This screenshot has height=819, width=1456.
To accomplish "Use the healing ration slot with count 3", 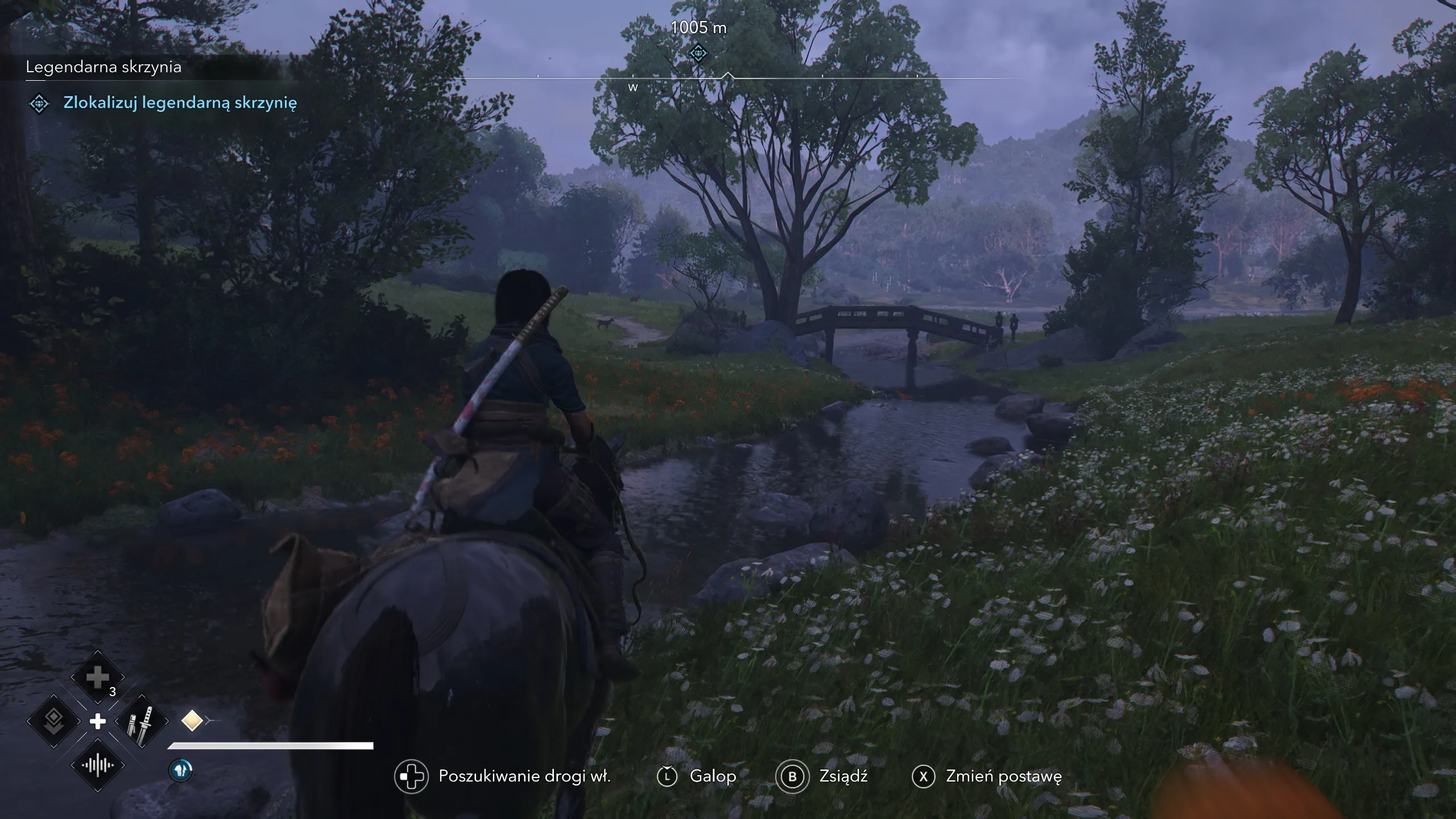I will (97, 677).
